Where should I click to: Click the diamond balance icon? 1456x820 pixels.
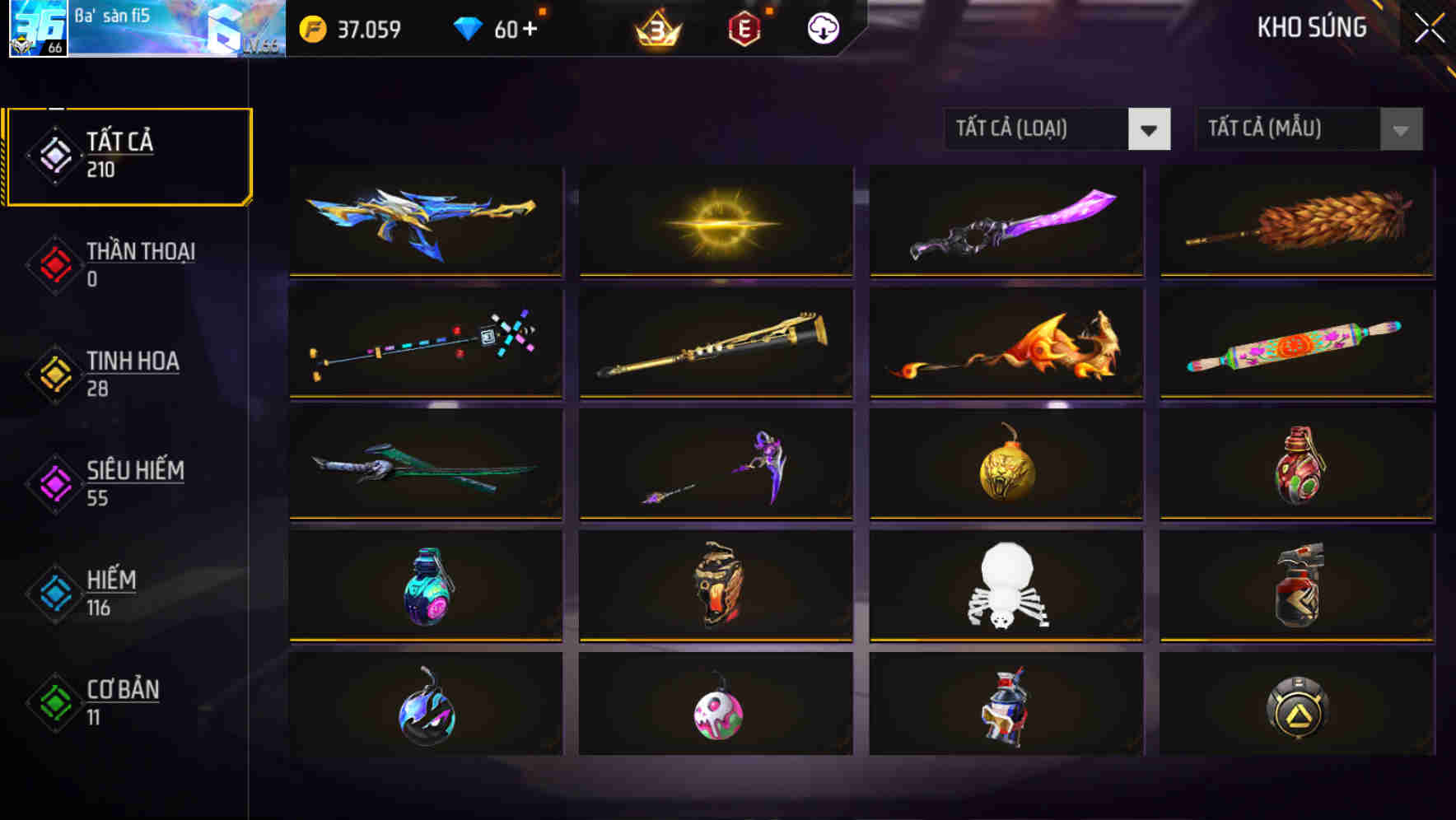(467, 27)
